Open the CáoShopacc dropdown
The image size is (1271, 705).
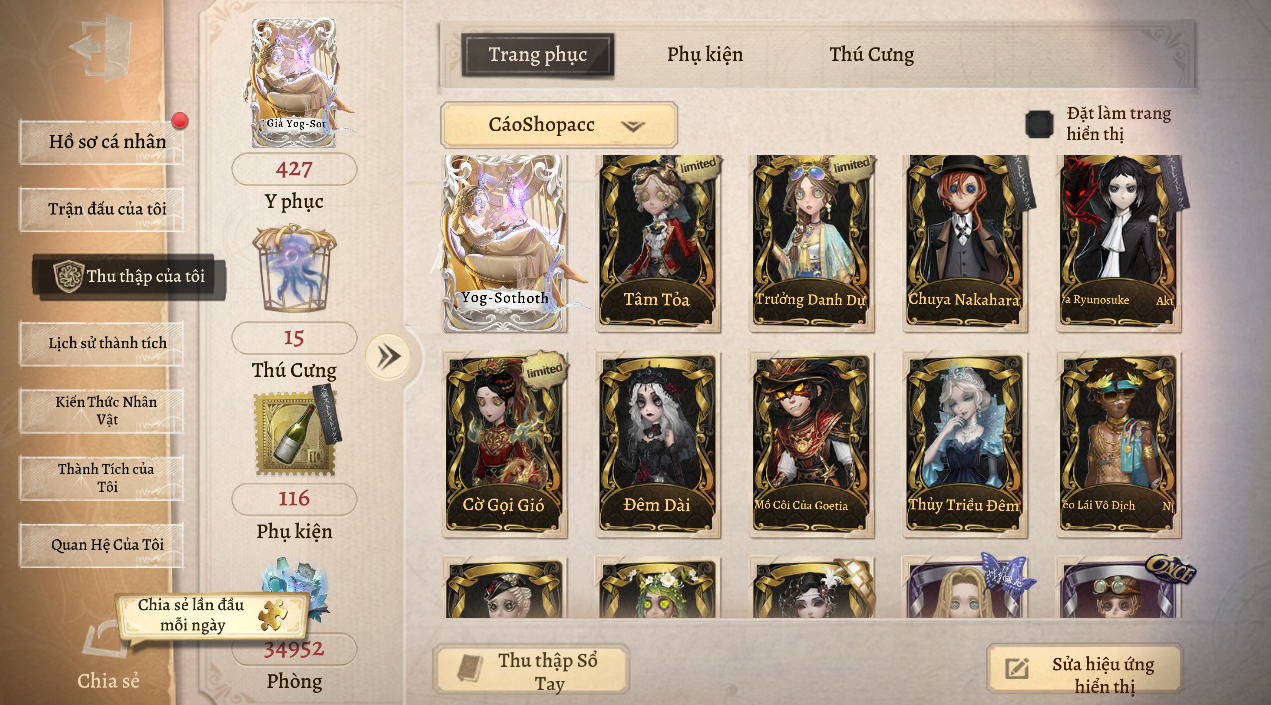(x=559, y=125)
